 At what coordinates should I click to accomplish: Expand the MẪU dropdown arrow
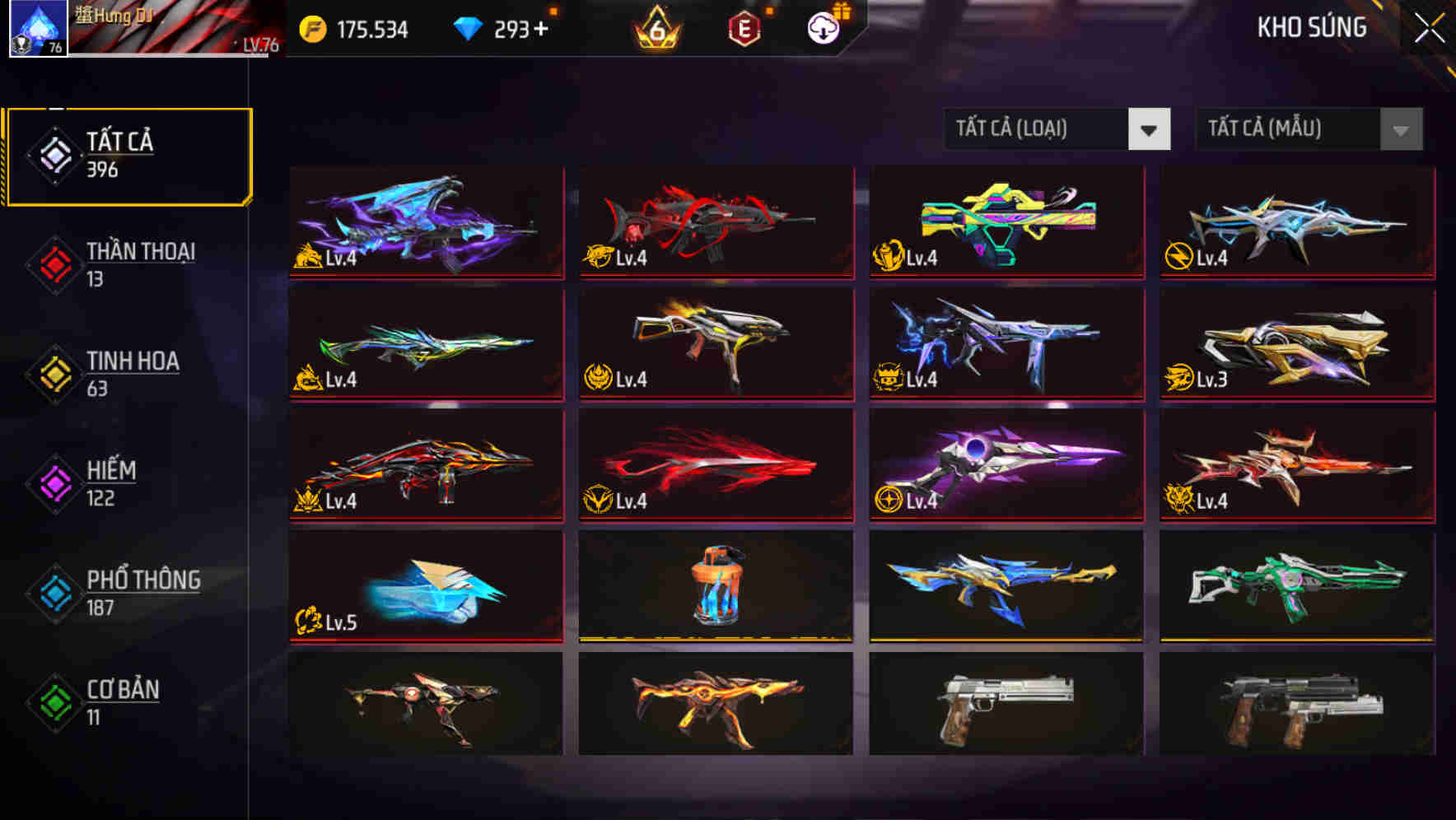[x=1400, y=129]
